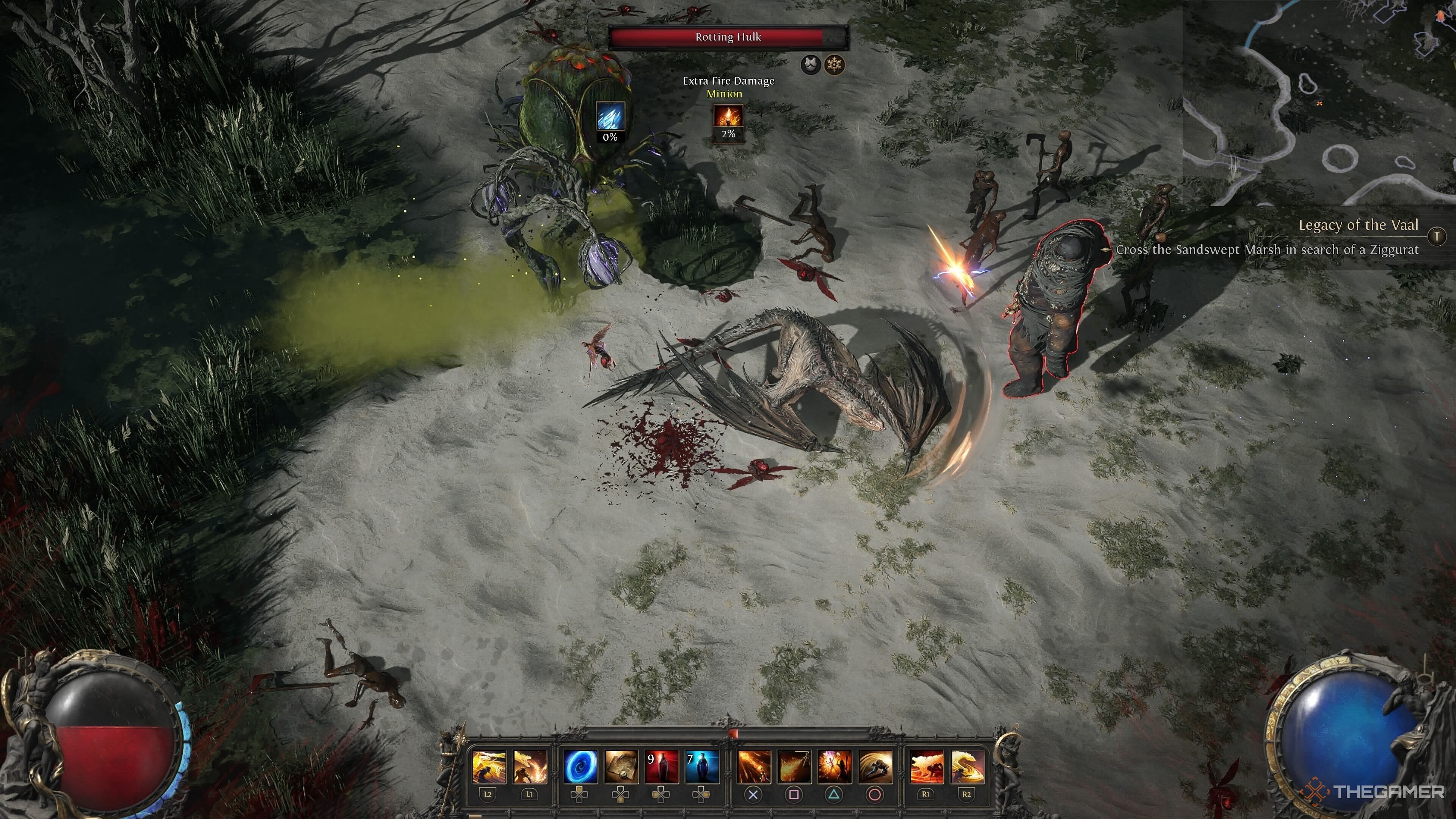Use the fire cone blast skill above square
Screen dimensions: 1456x819
tap(794, 766)
